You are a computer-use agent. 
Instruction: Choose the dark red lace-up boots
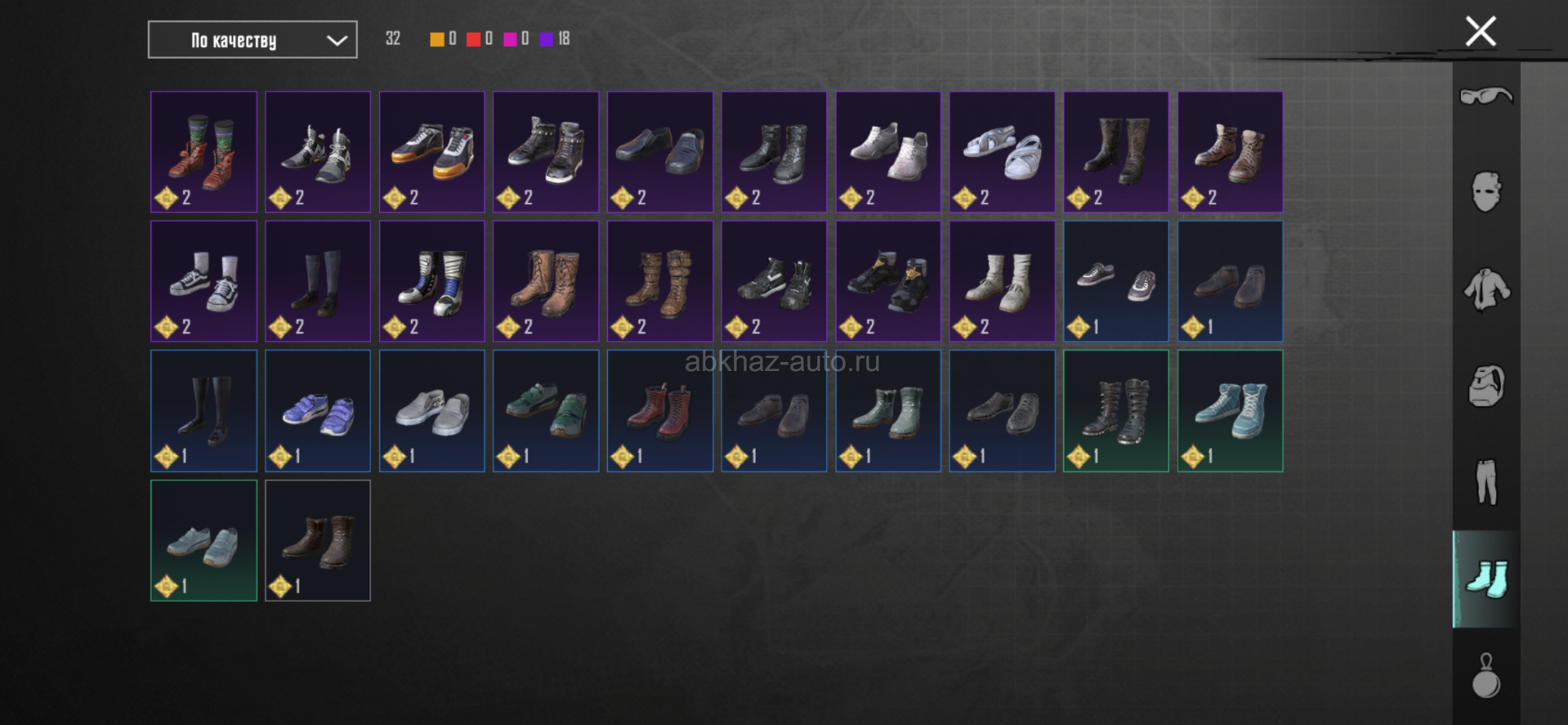point(659,411)
